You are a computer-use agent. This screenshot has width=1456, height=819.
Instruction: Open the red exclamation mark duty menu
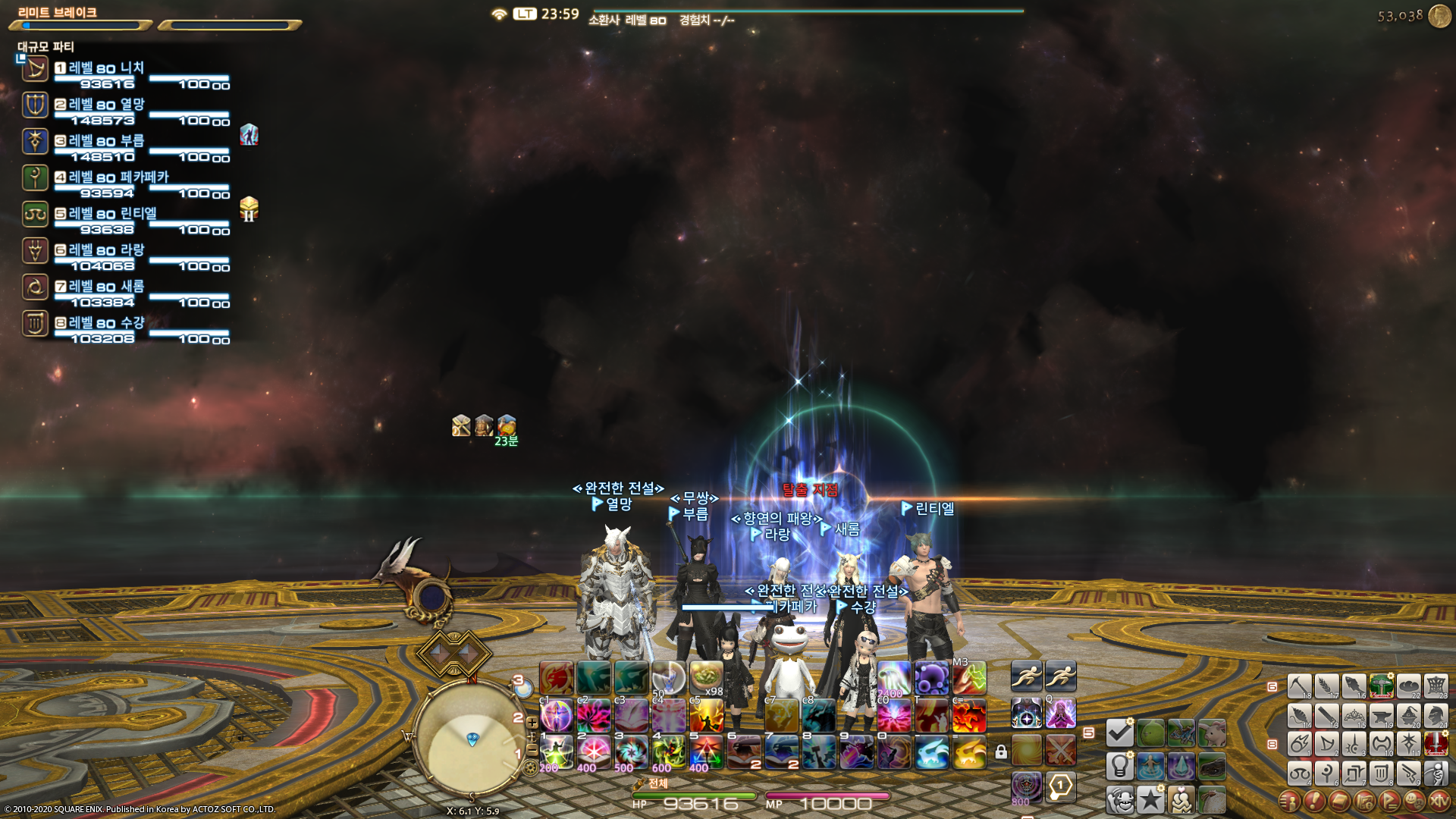(1314, 801)
